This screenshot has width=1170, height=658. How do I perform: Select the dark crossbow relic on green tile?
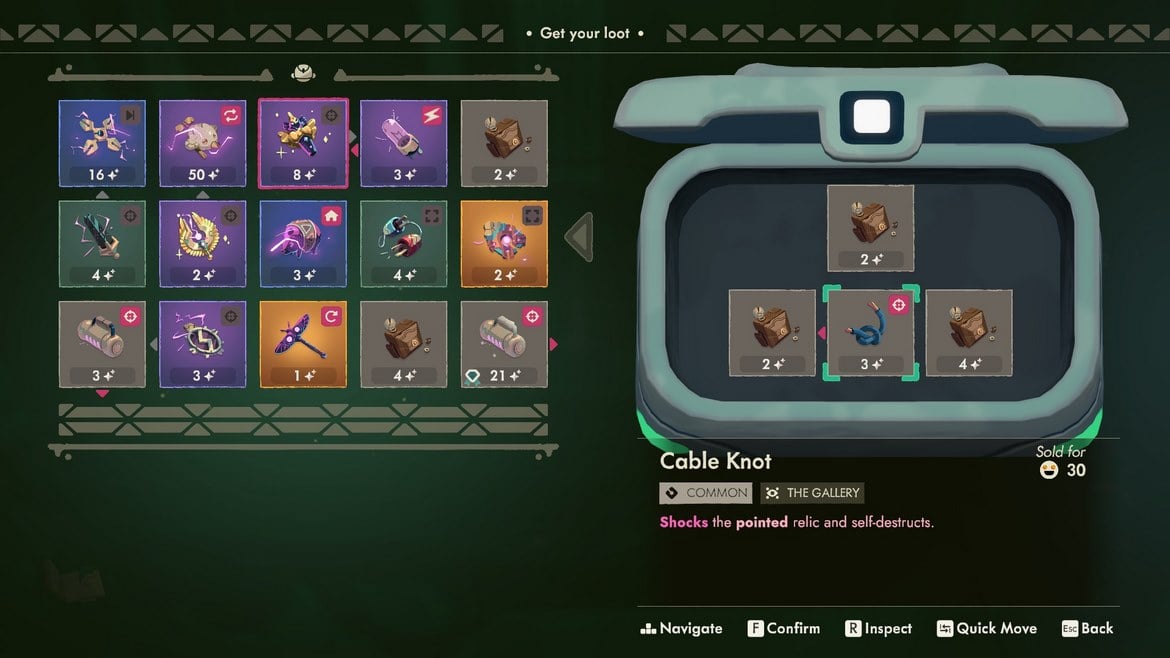tap(102, 244)
